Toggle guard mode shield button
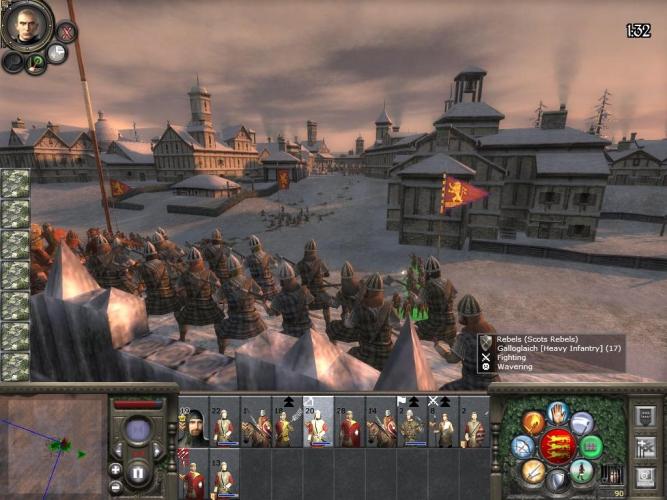The image size is (667, 500). click(558, 481)
